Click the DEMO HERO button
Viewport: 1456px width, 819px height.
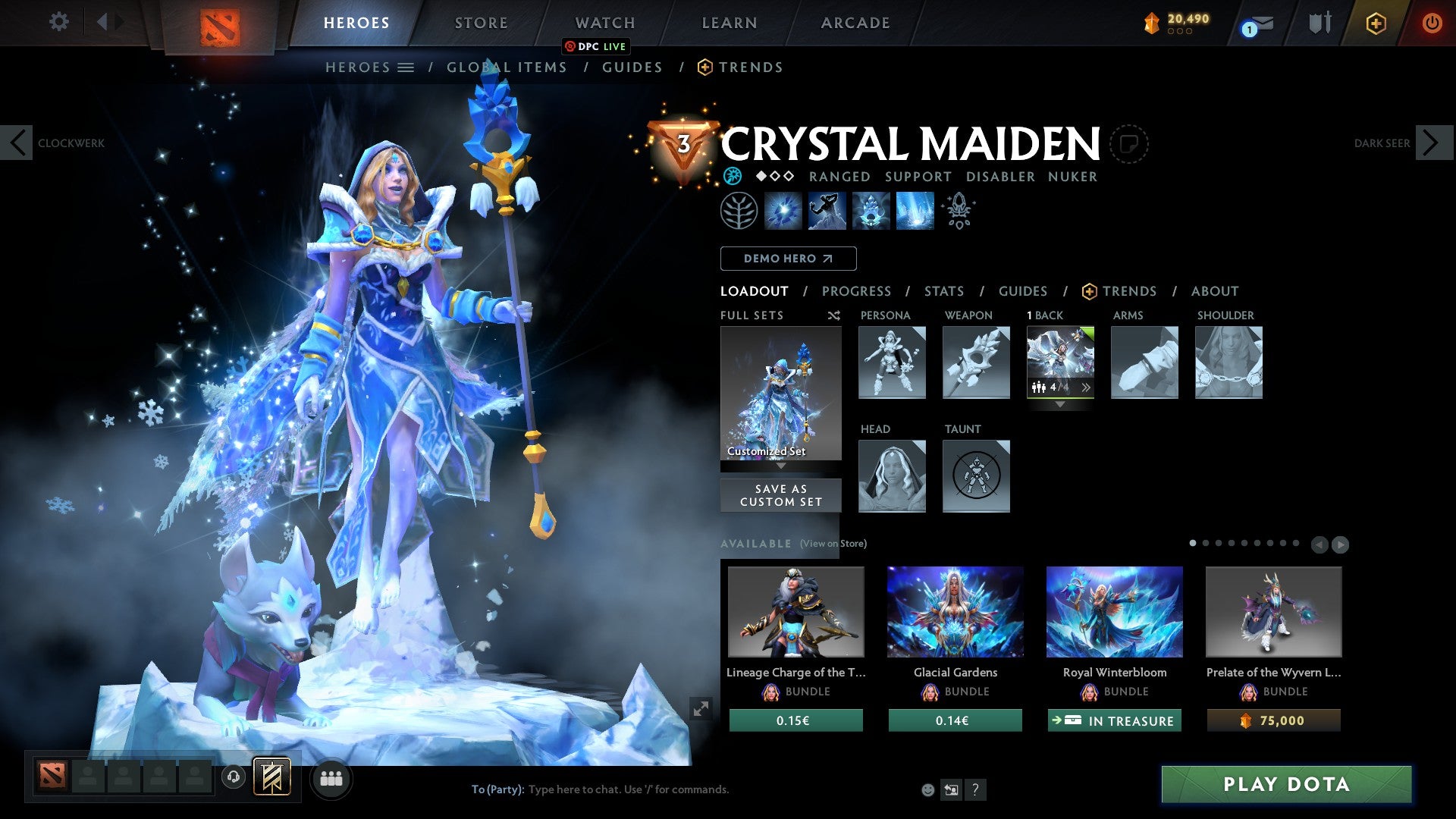787,259
